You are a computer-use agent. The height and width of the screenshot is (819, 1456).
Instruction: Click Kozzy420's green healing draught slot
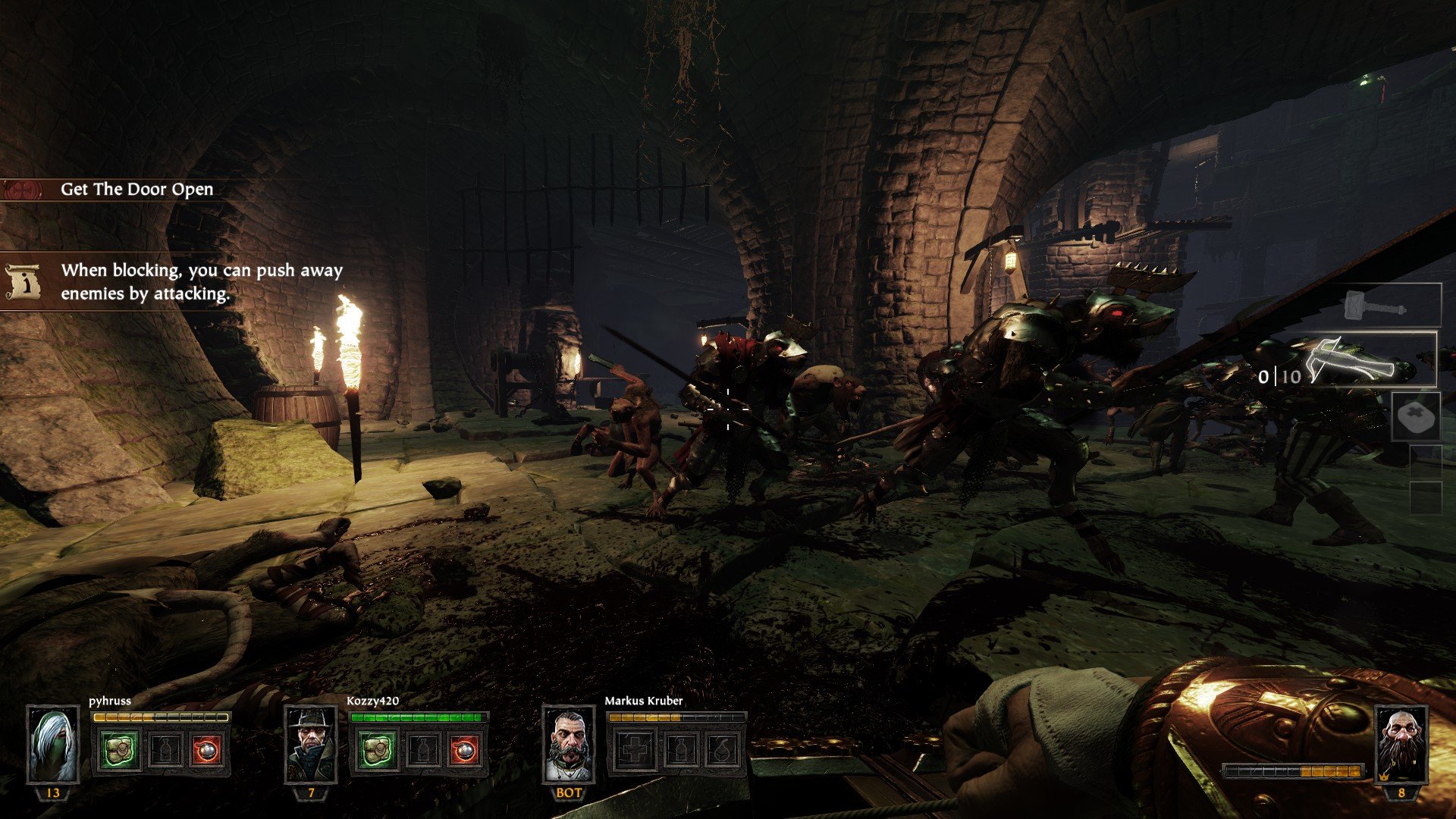[x=377, y=750]
